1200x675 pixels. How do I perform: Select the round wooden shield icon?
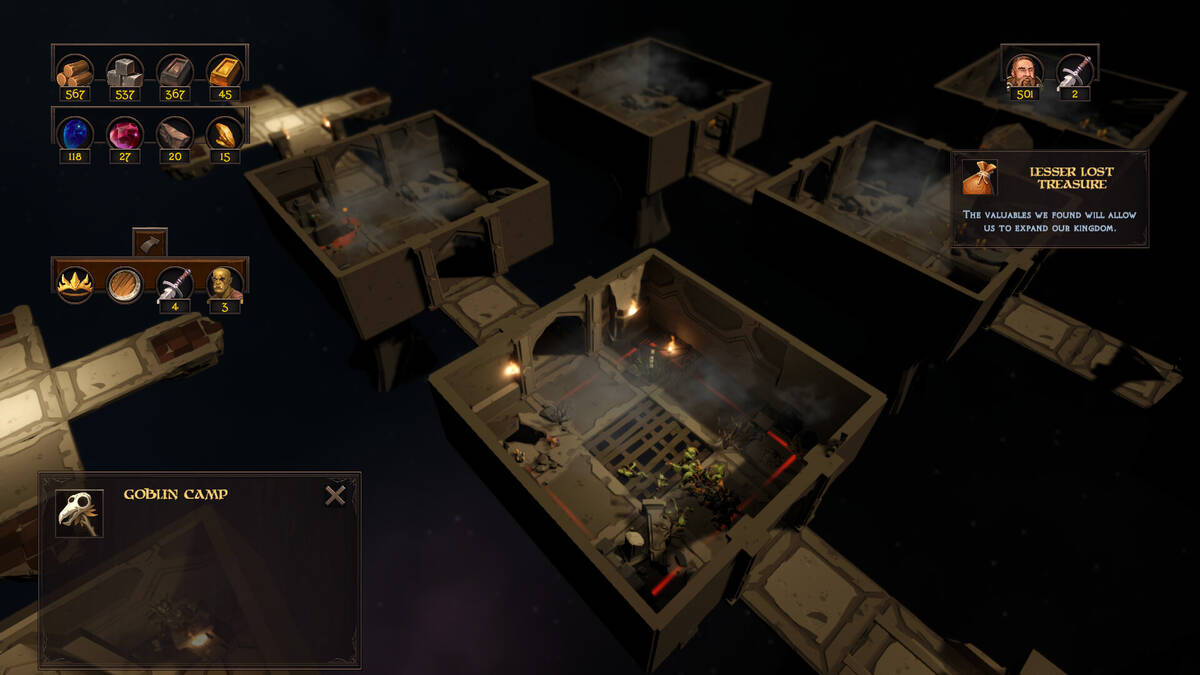coord(125,284)
